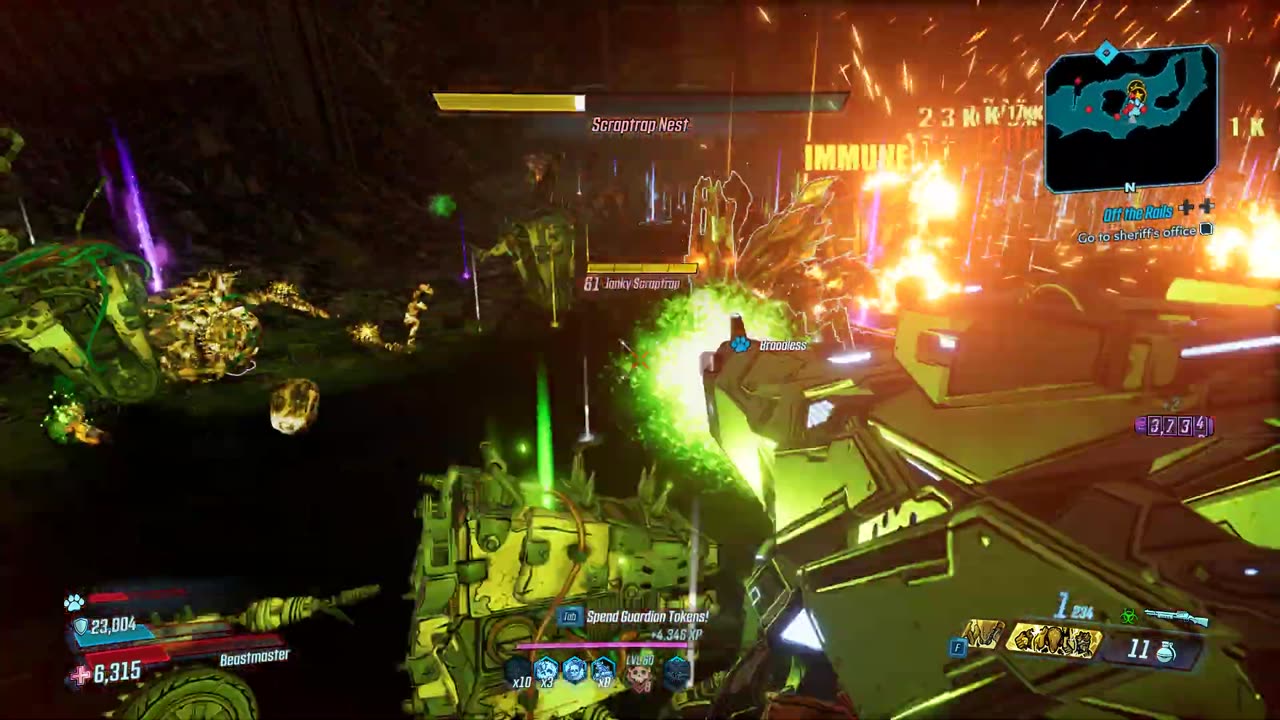Select the x3 hexagon buff icon
Screen dimensions: 1280x720
point(546,669)
